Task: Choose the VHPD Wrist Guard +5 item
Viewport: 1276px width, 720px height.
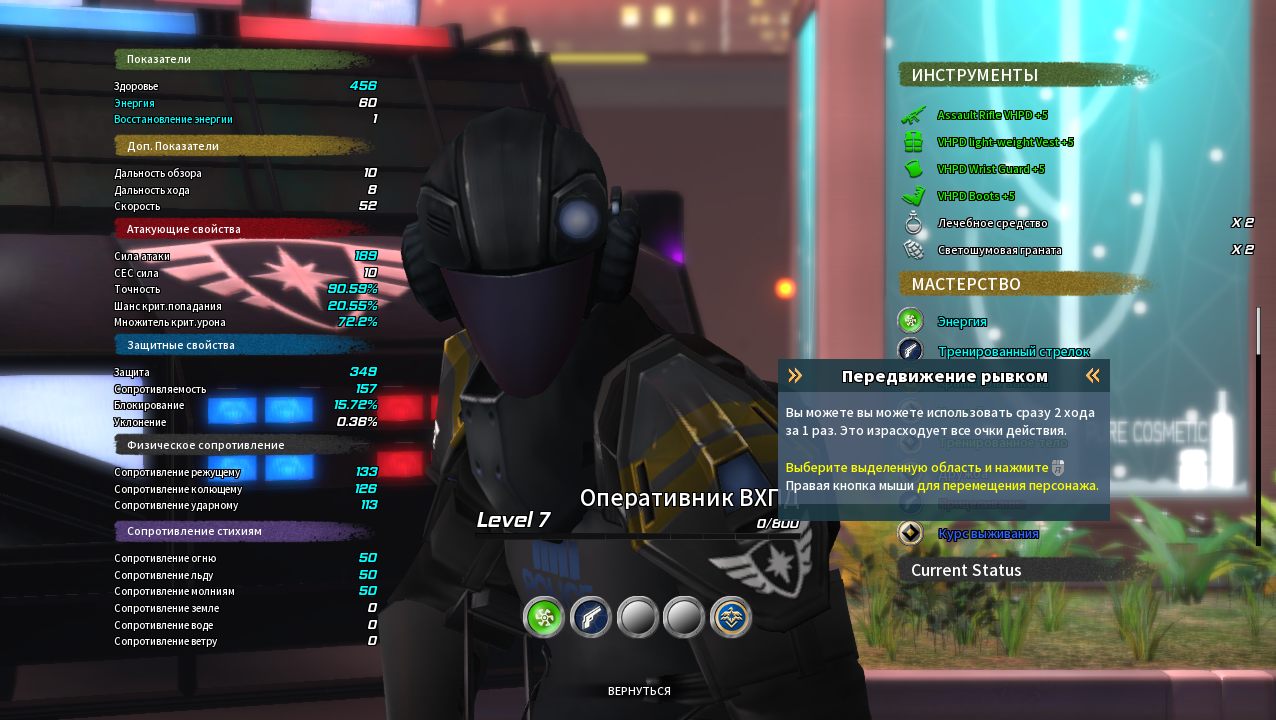Action: click(990, 169)
